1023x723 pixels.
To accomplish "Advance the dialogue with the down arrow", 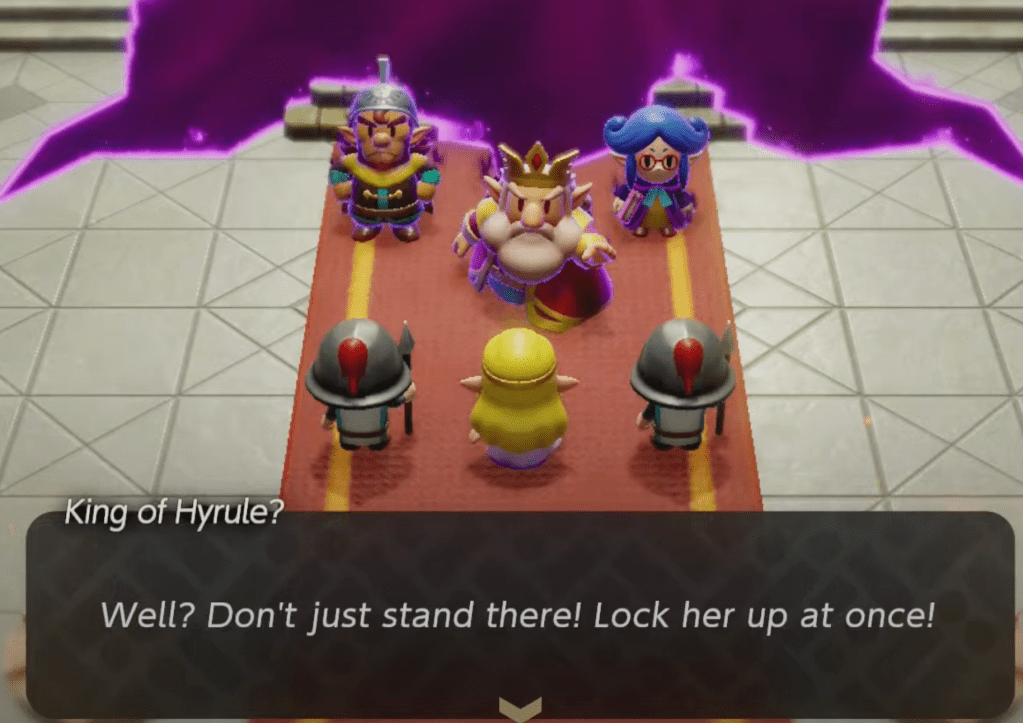I will coord(520,708).
